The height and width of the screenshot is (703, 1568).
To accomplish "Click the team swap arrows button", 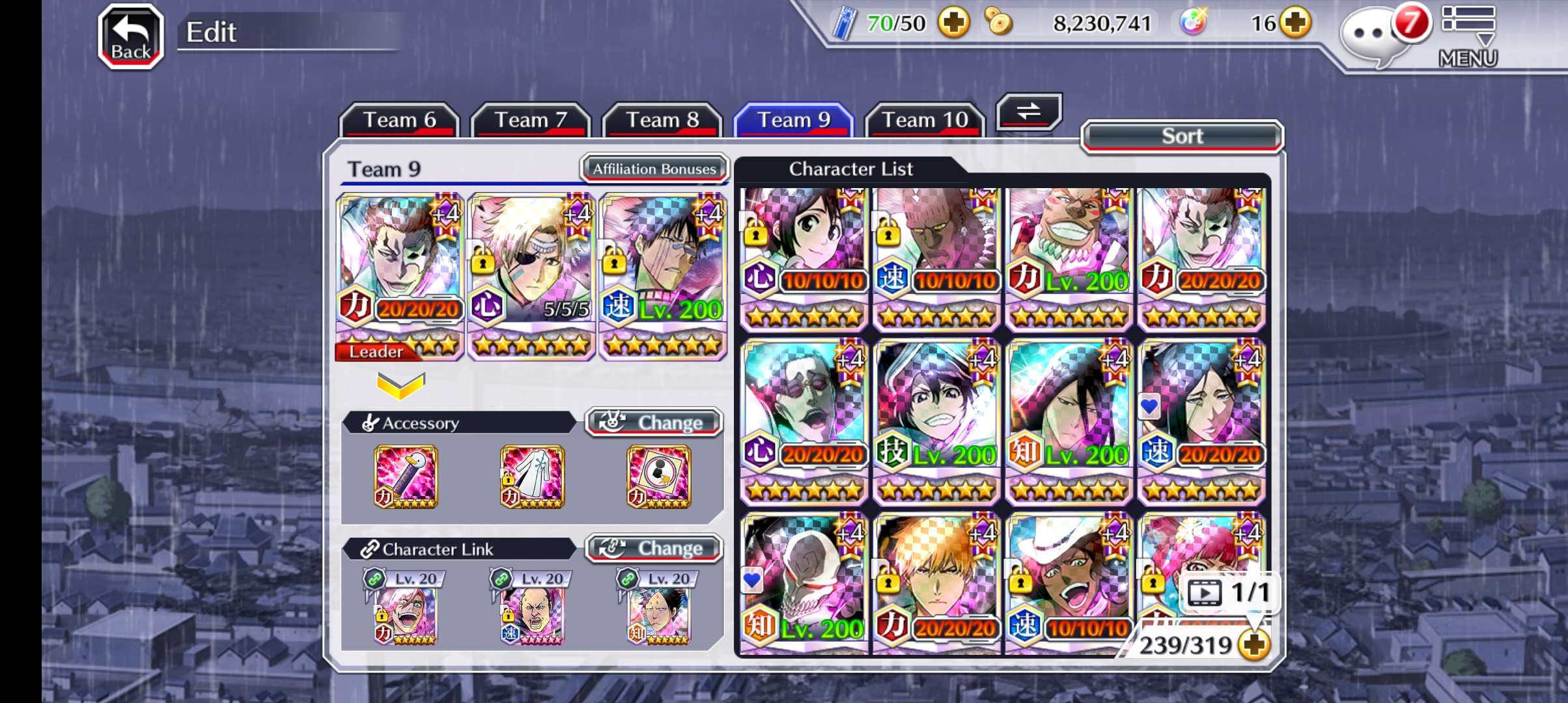I will point(1029,112).
